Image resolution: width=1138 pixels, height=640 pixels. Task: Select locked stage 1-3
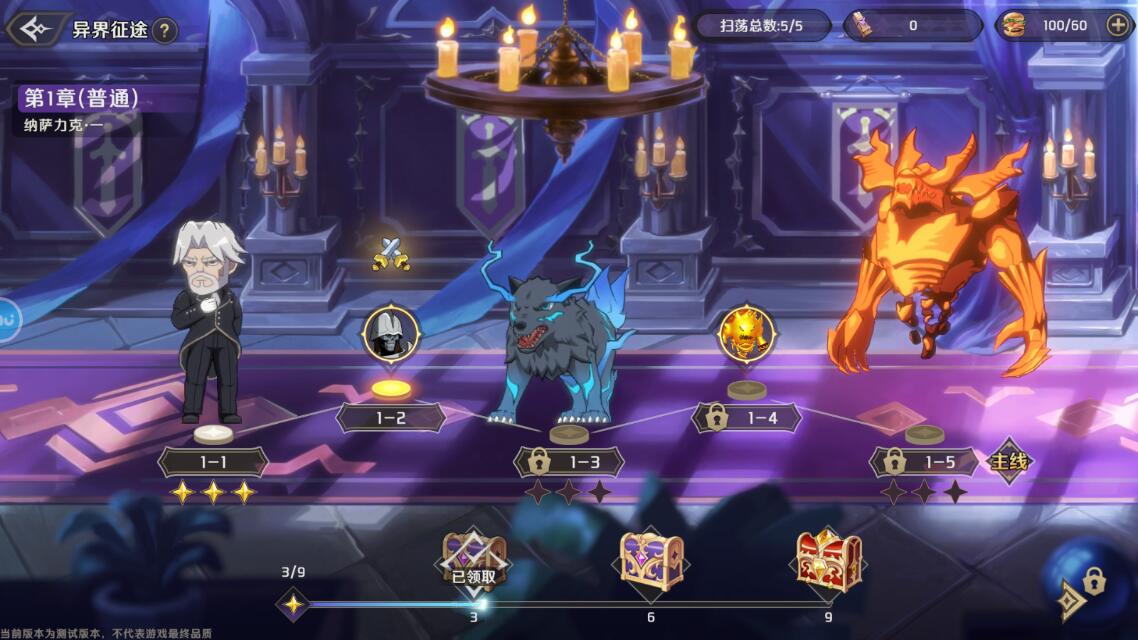(569, 462)
